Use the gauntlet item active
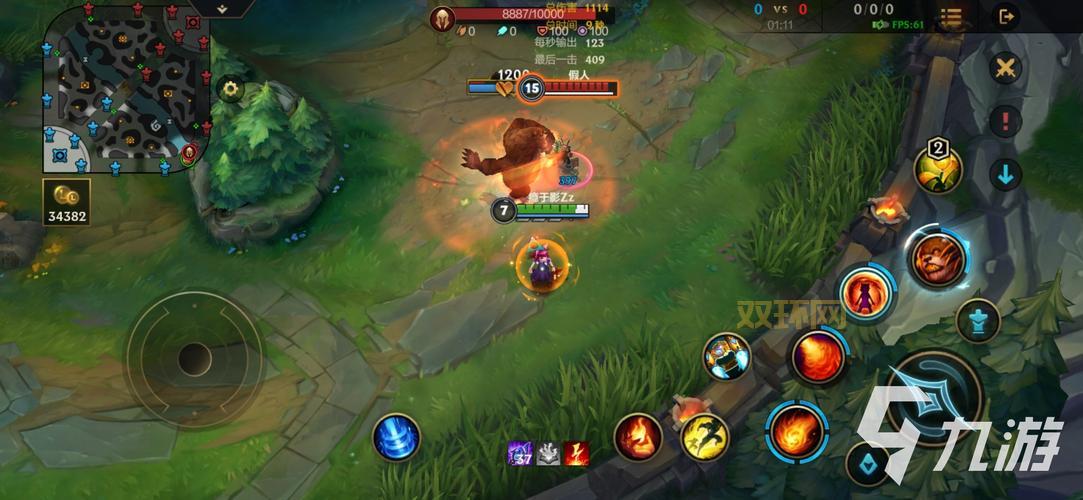This screenshot has width=1083, height=500. [726, 356]
